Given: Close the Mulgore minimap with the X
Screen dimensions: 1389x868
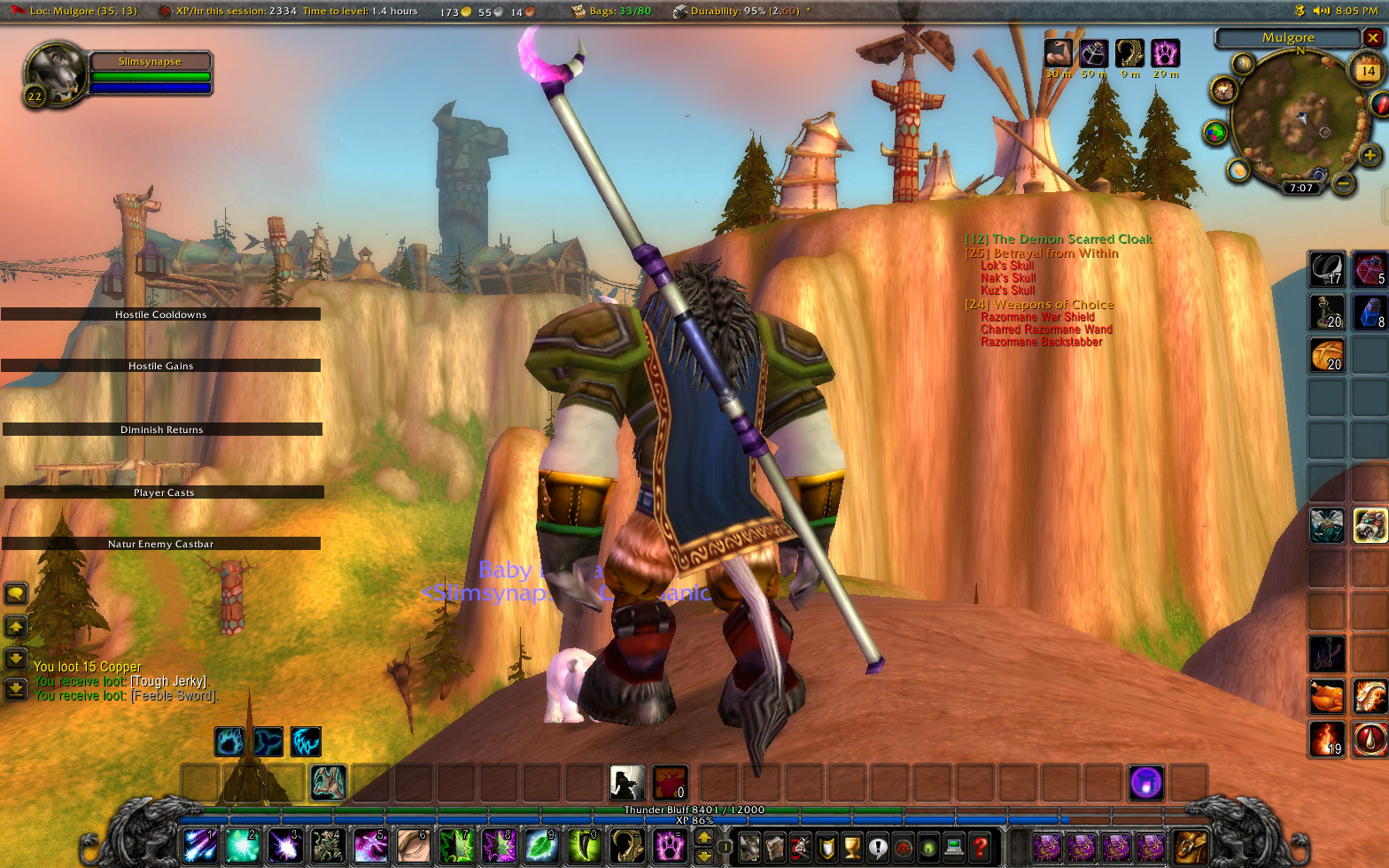Looking at the screenshot, I should (x=1373, y=38).
